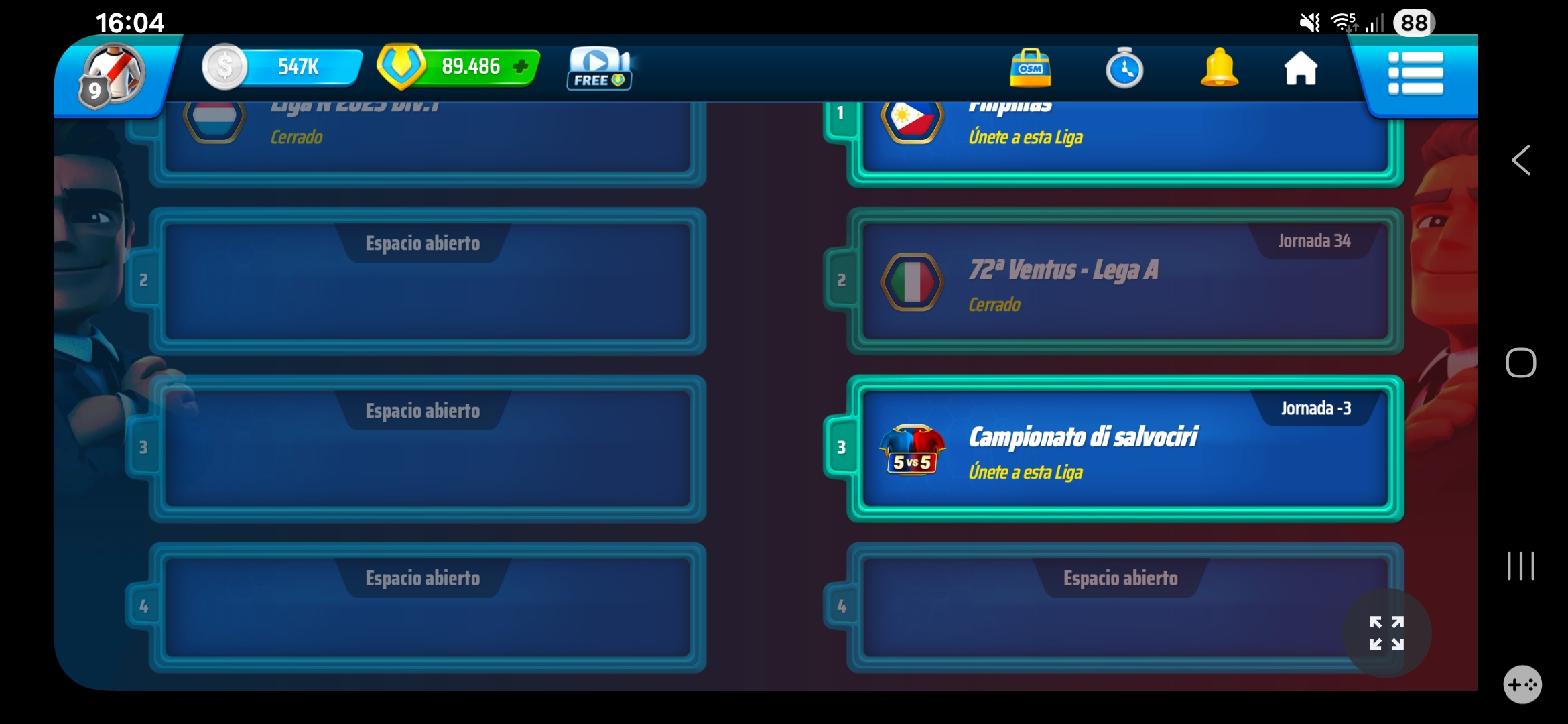Viewport: 1568px width, 724px height.
Task: Join Campionato di salvociri via Únete link
Action: point(1026,473)
